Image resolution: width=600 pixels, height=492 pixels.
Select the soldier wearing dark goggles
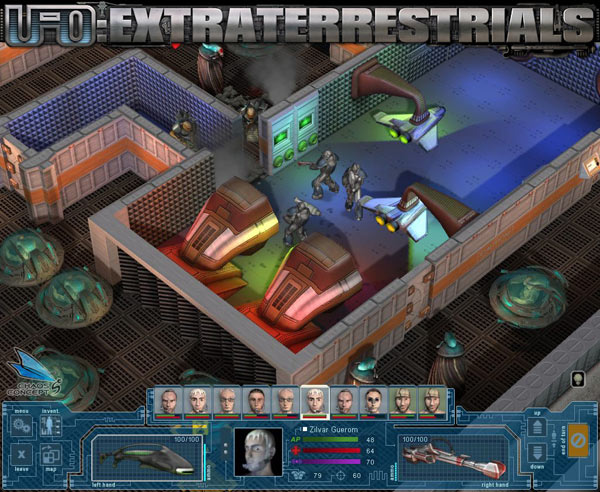point(373,402)
